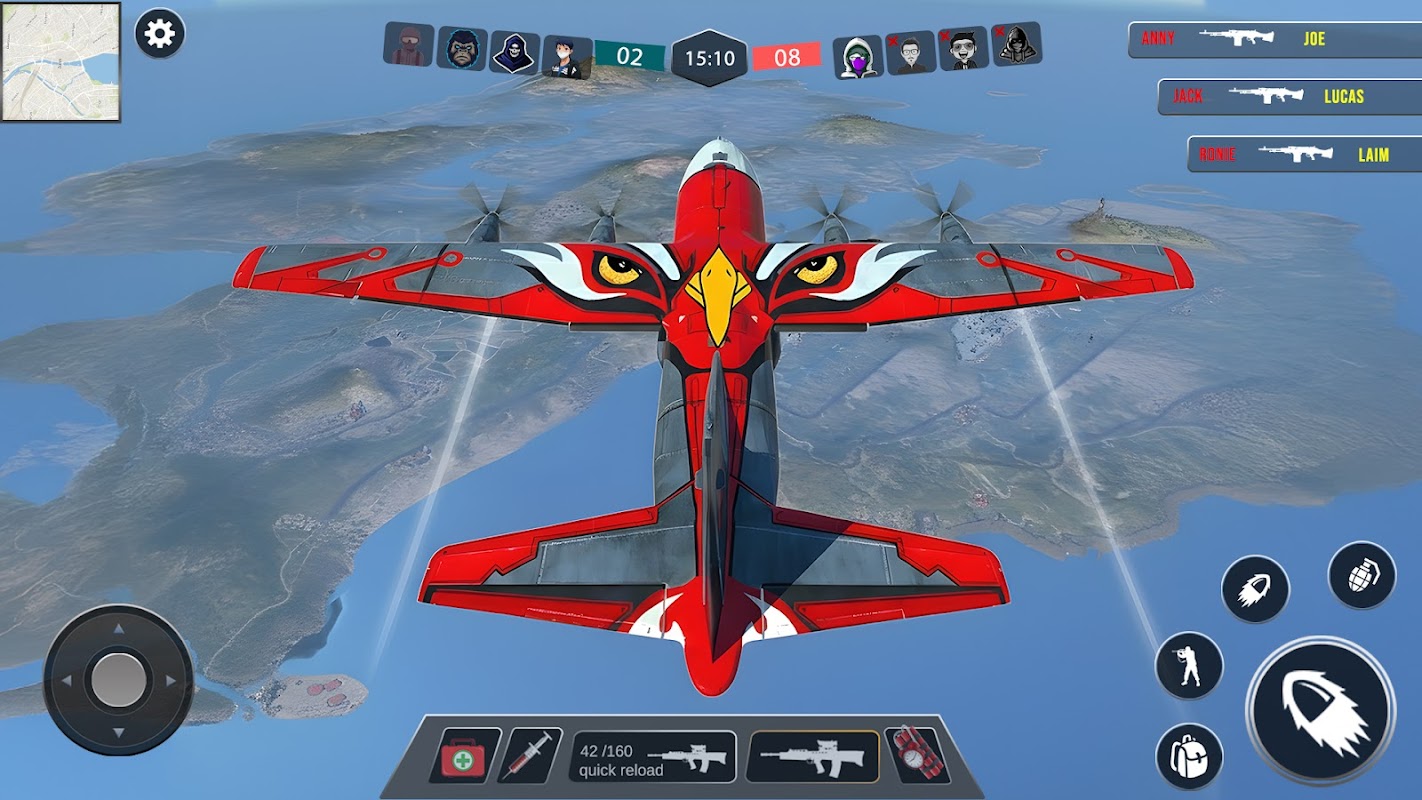Select the gorilla player avatar
This screenshot has height=800, width=1422.
461,48
